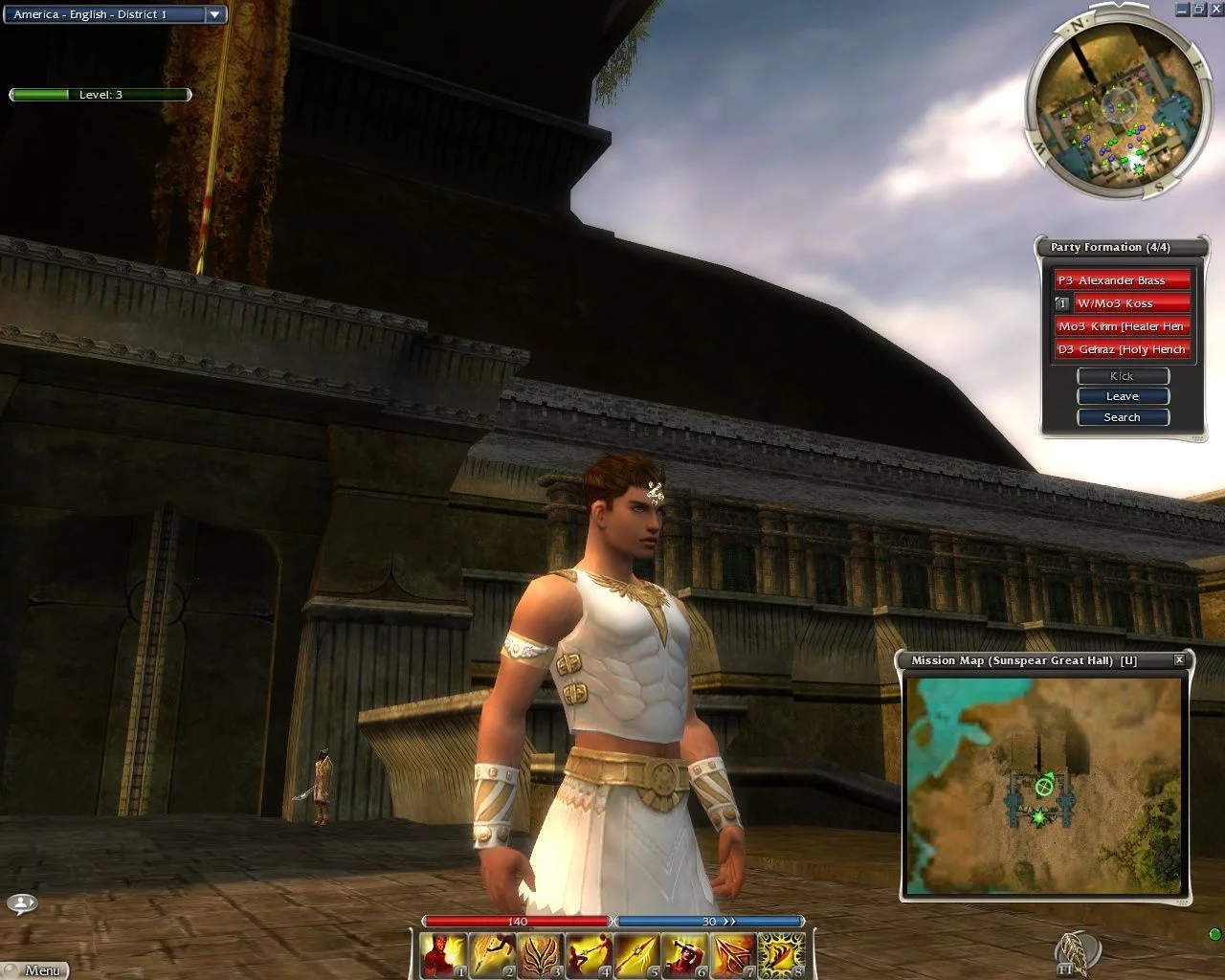Screen dimensions: 1225x980
Task: Activate the flame wings skill in slot 3
Action: pyautogui.click(x=541, y=955)
